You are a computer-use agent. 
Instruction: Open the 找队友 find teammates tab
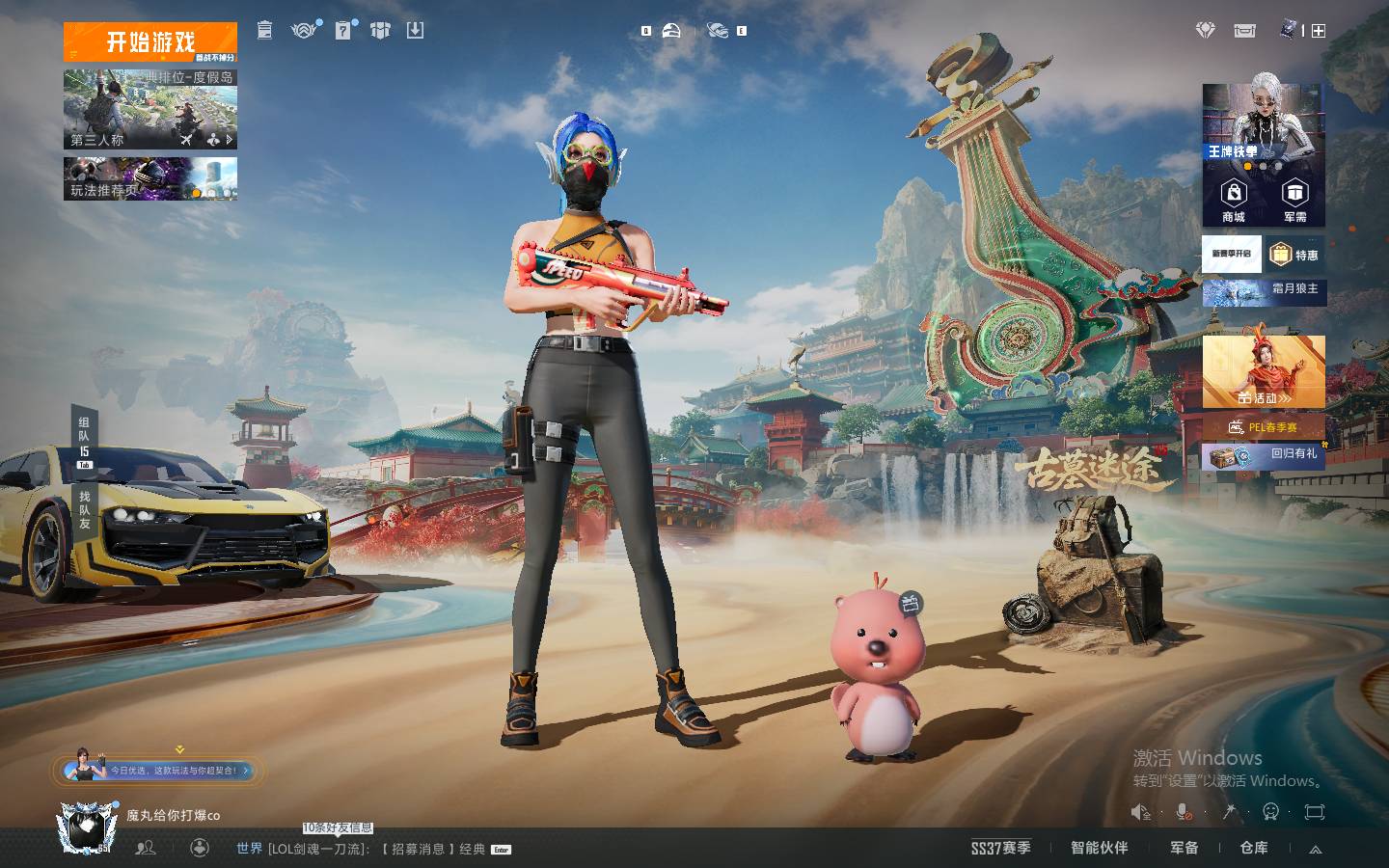84,509
